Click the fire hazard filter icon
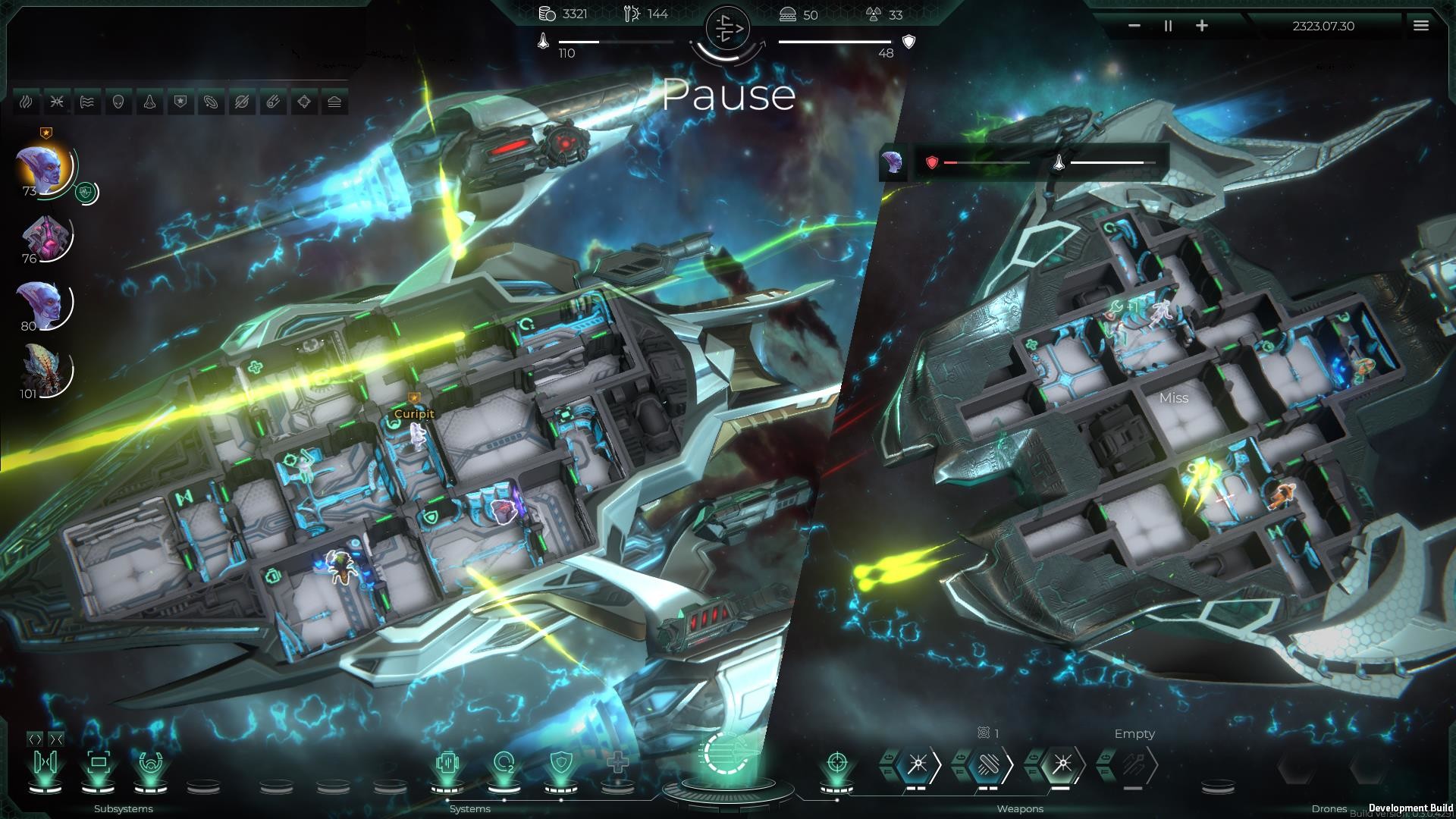 click(x=26, y=101)
